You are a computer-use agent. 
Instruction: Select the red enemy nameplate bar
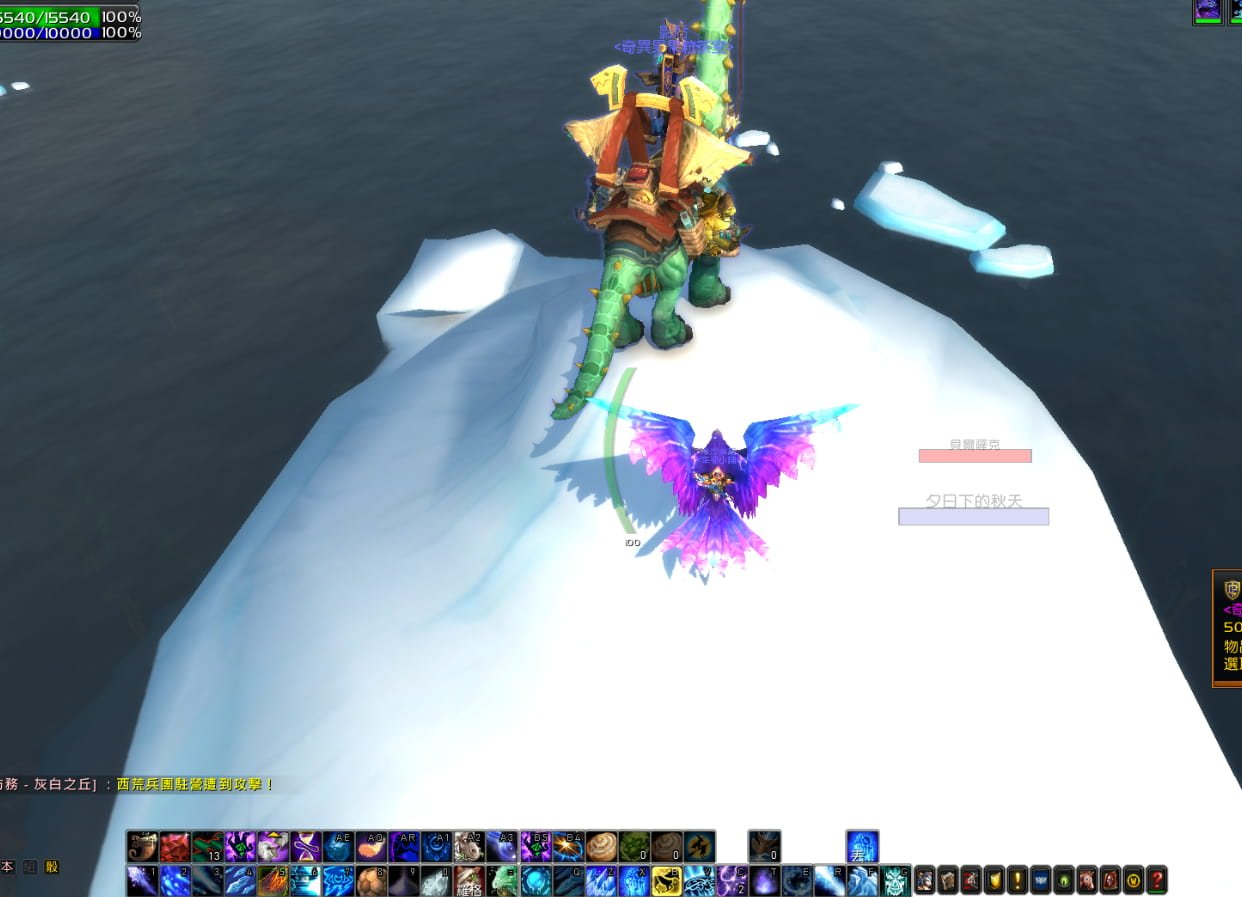[x=975, y=456]
